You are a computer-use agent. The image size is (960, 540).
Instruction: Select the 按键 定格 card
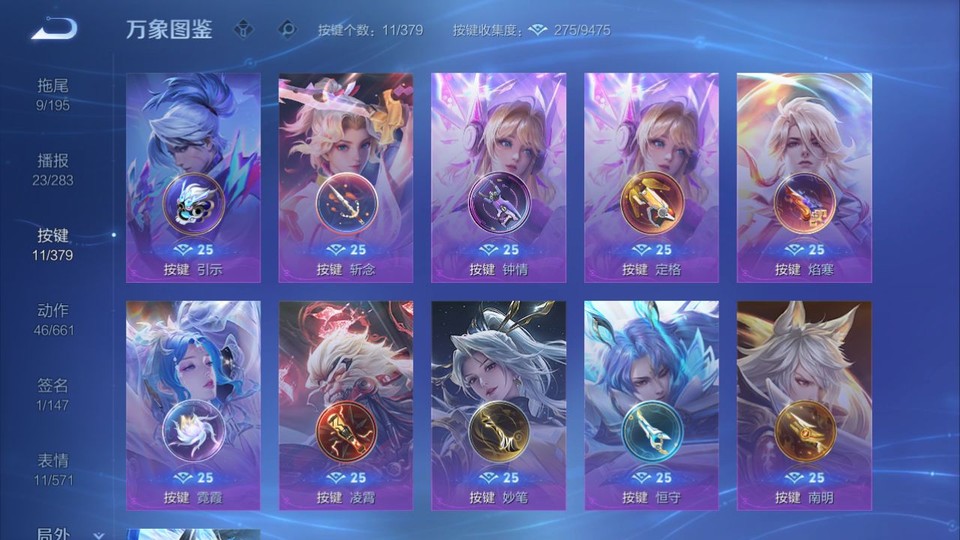point(651,178)
